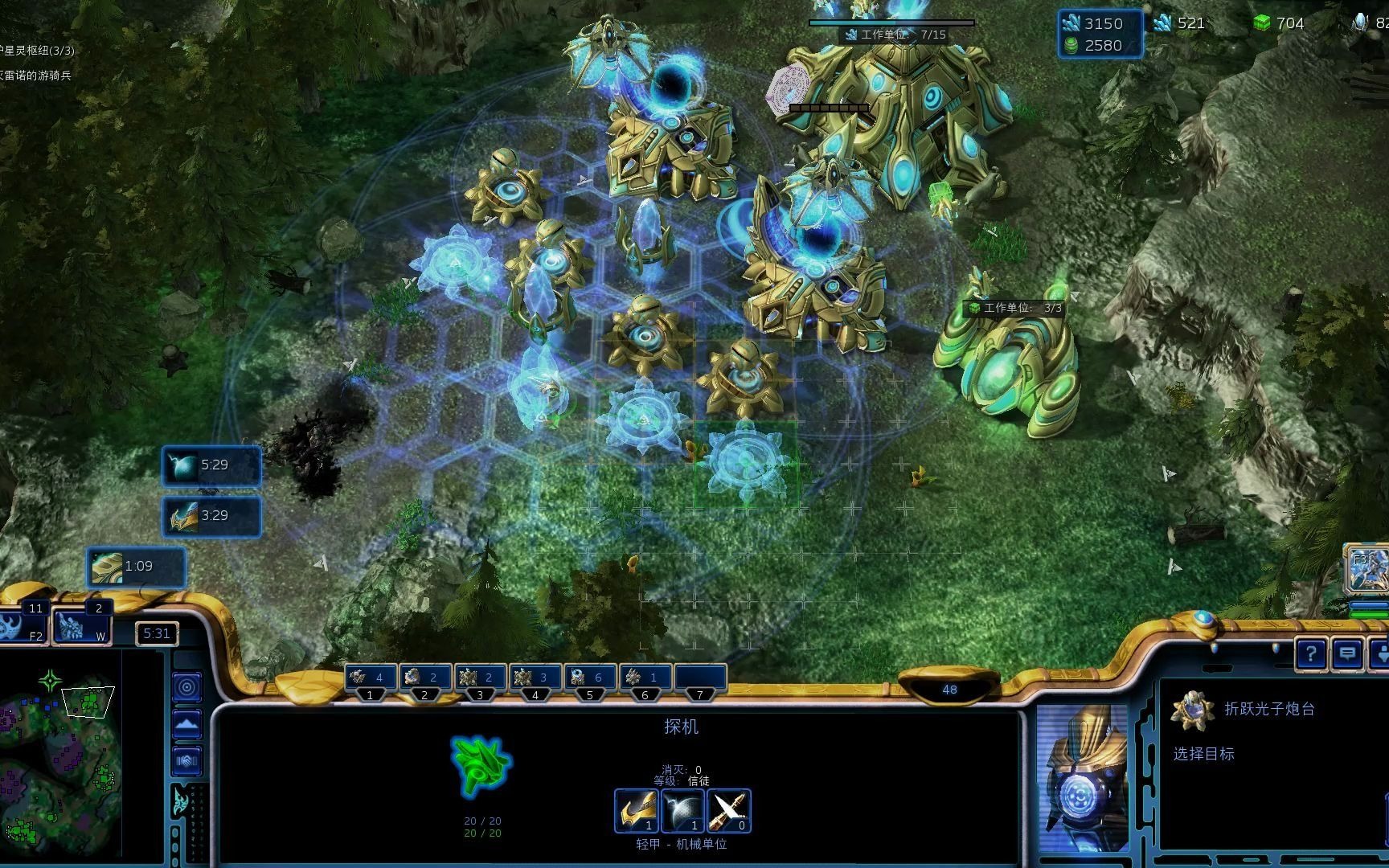Screen dimensions: 1389x868
Task: Click the 5:29 objective timer panel
Action: coord(211,466)
